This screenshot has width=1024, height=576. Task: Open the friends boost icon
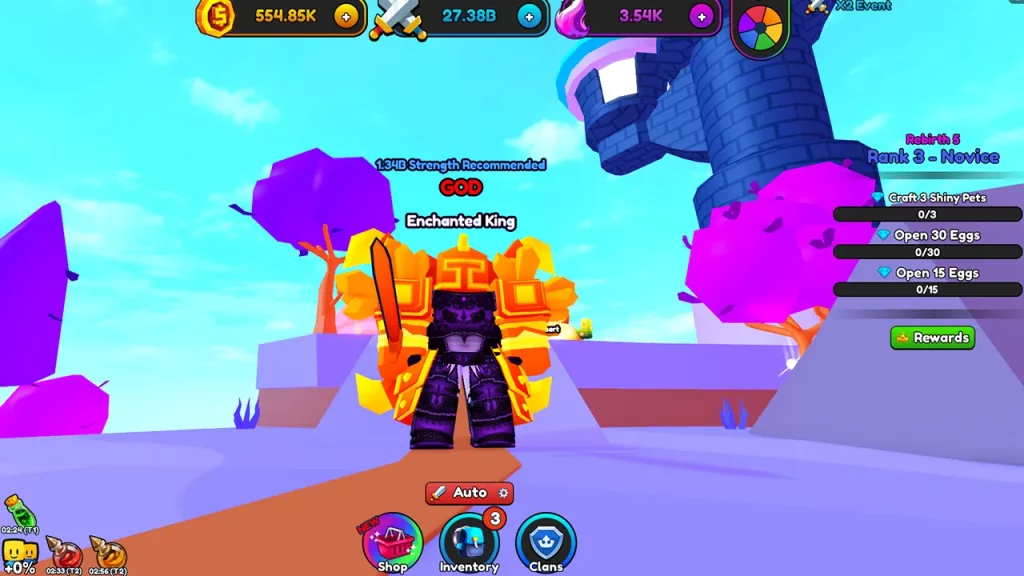coord(20,552)
